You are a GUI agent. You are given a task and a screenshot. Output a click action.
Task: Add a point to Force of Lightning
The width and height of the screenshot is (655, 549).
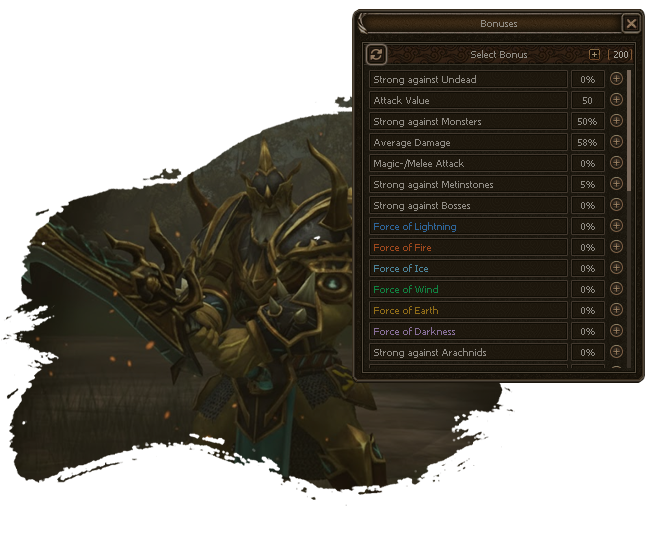(616, 226)
